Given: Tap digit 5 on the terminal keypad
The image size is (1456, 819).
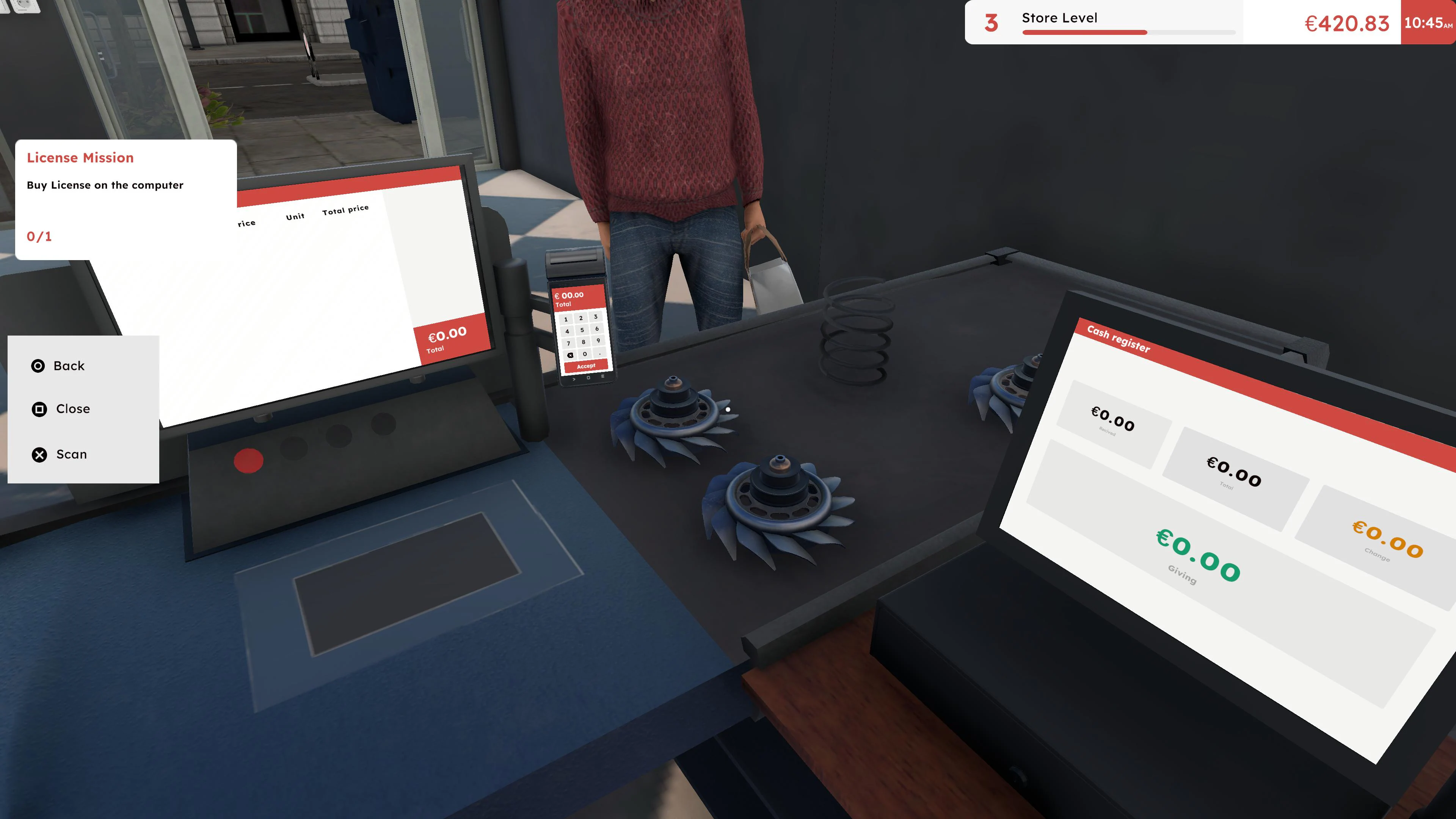Looking at the screenshot, I should (x=583, y=330).
